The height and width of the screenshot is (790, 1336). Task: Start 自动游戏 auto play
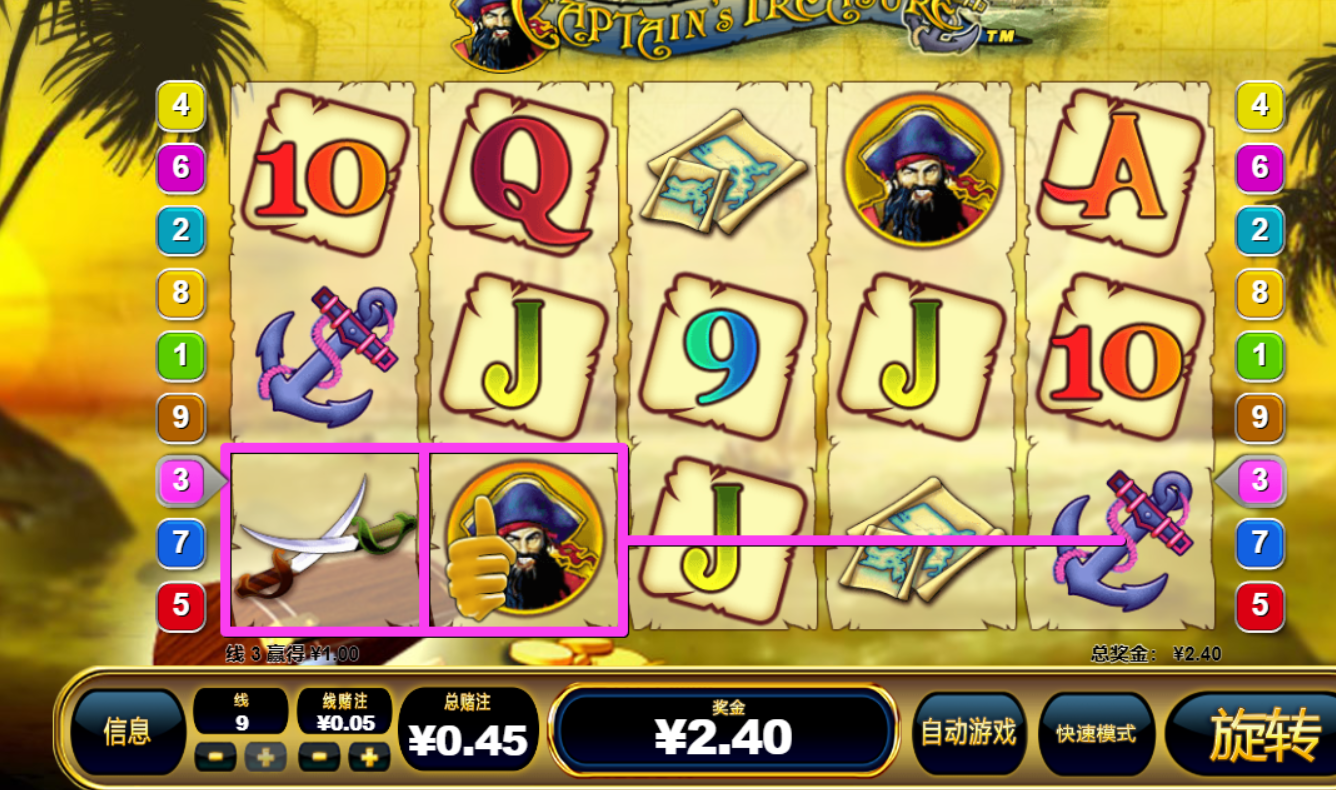(x=968, y=733)
